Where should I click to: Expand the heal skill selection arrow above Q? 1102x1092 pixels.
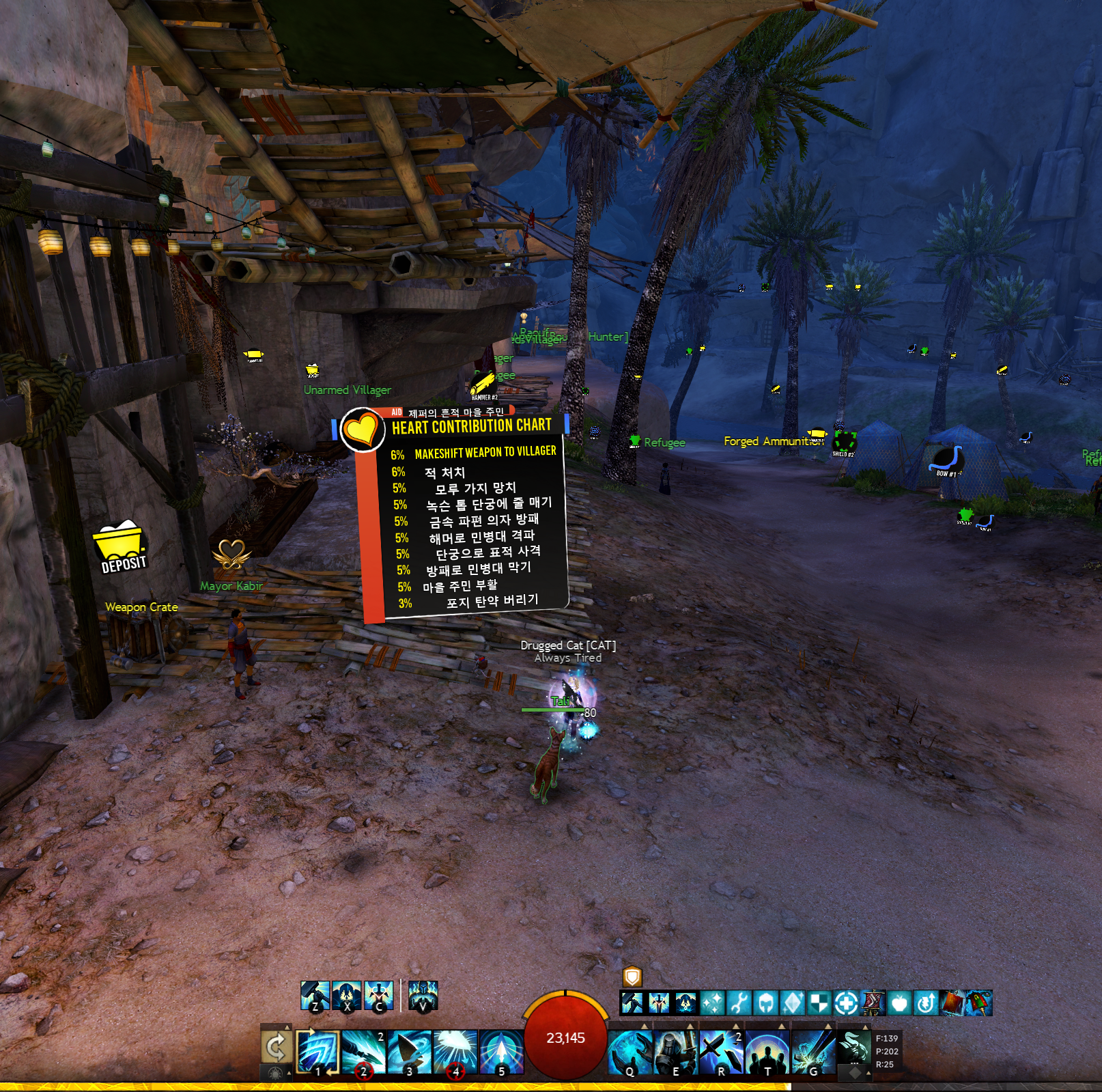[x=645, y=1026]
